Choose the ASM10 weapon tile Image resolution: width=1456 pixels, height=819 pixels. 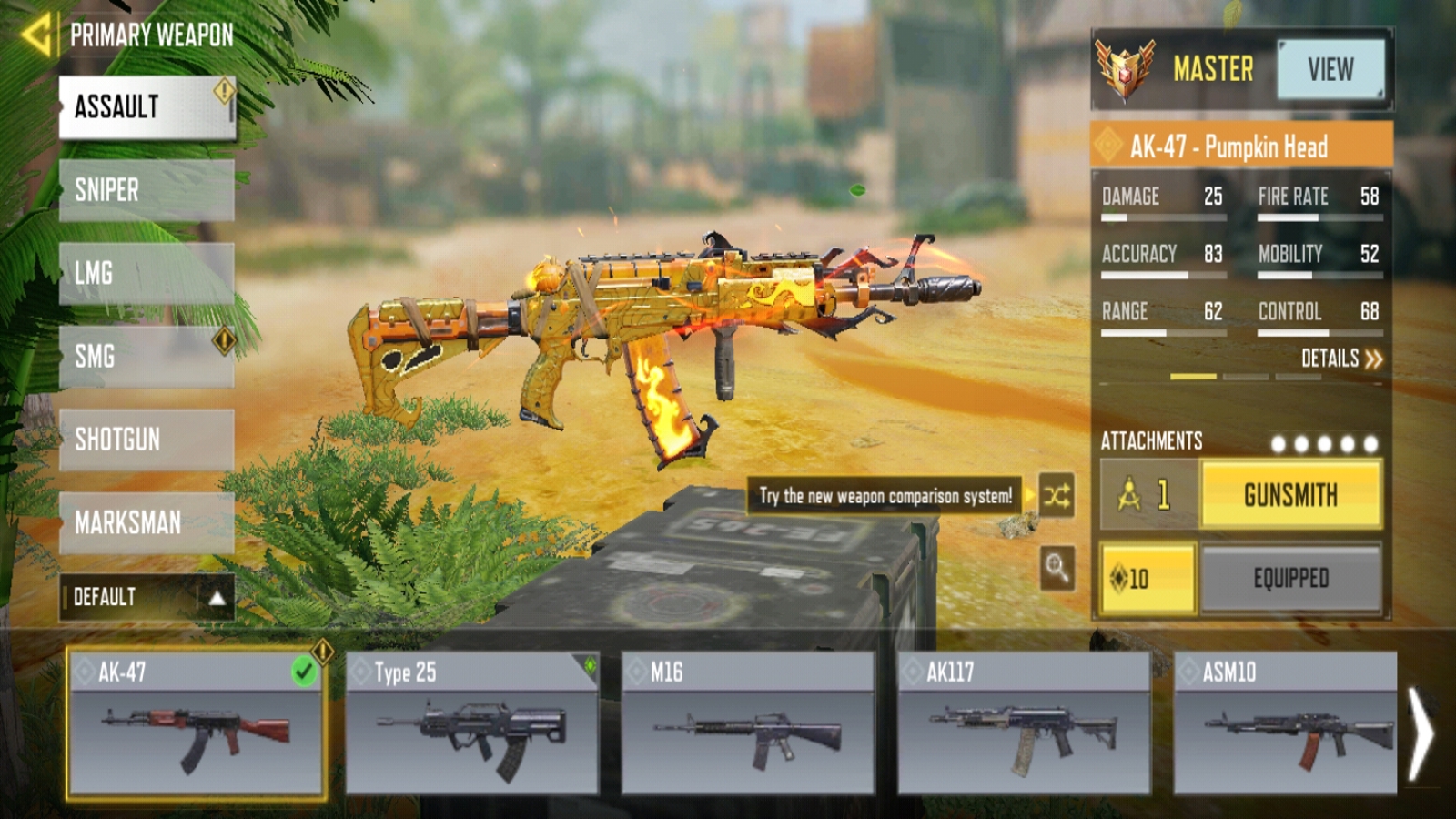click(1285, 723)
